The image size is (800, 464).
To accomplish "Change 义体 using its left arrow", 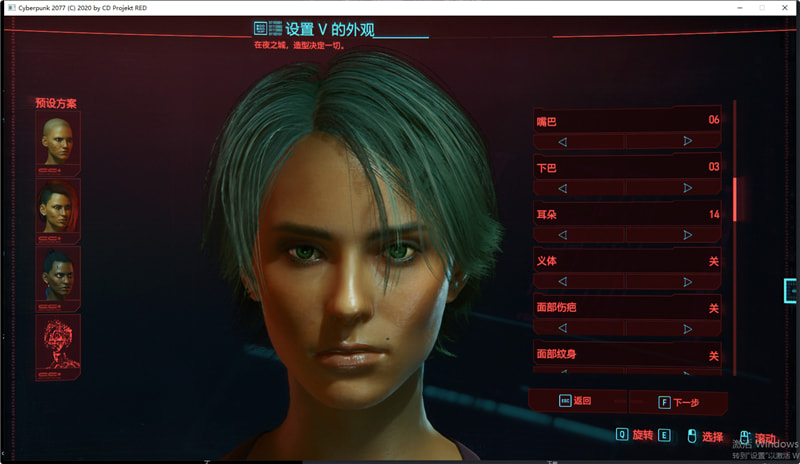I will coord(563,281).
